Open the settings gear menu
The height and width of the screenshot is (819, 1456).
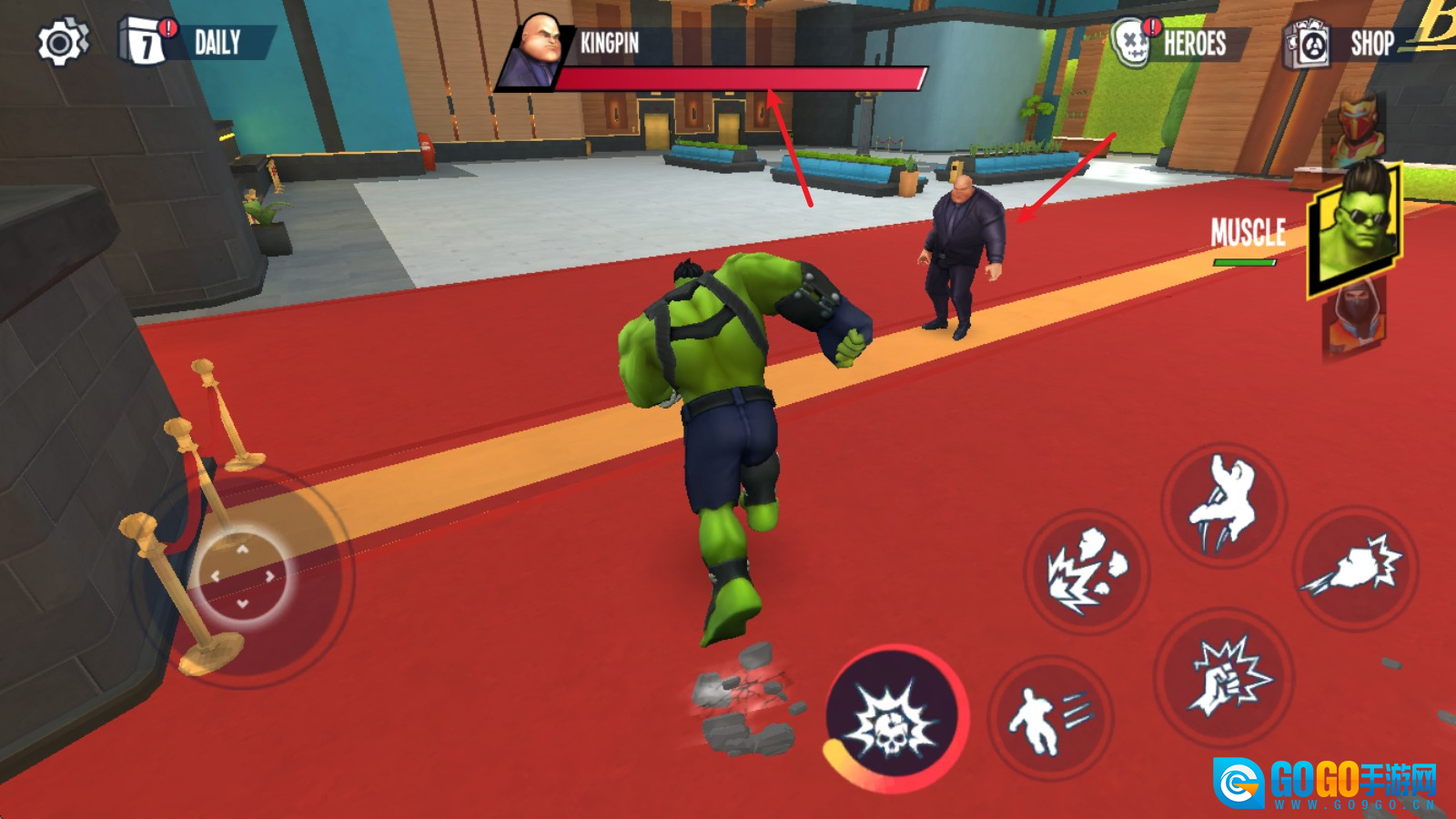point(62,43)
